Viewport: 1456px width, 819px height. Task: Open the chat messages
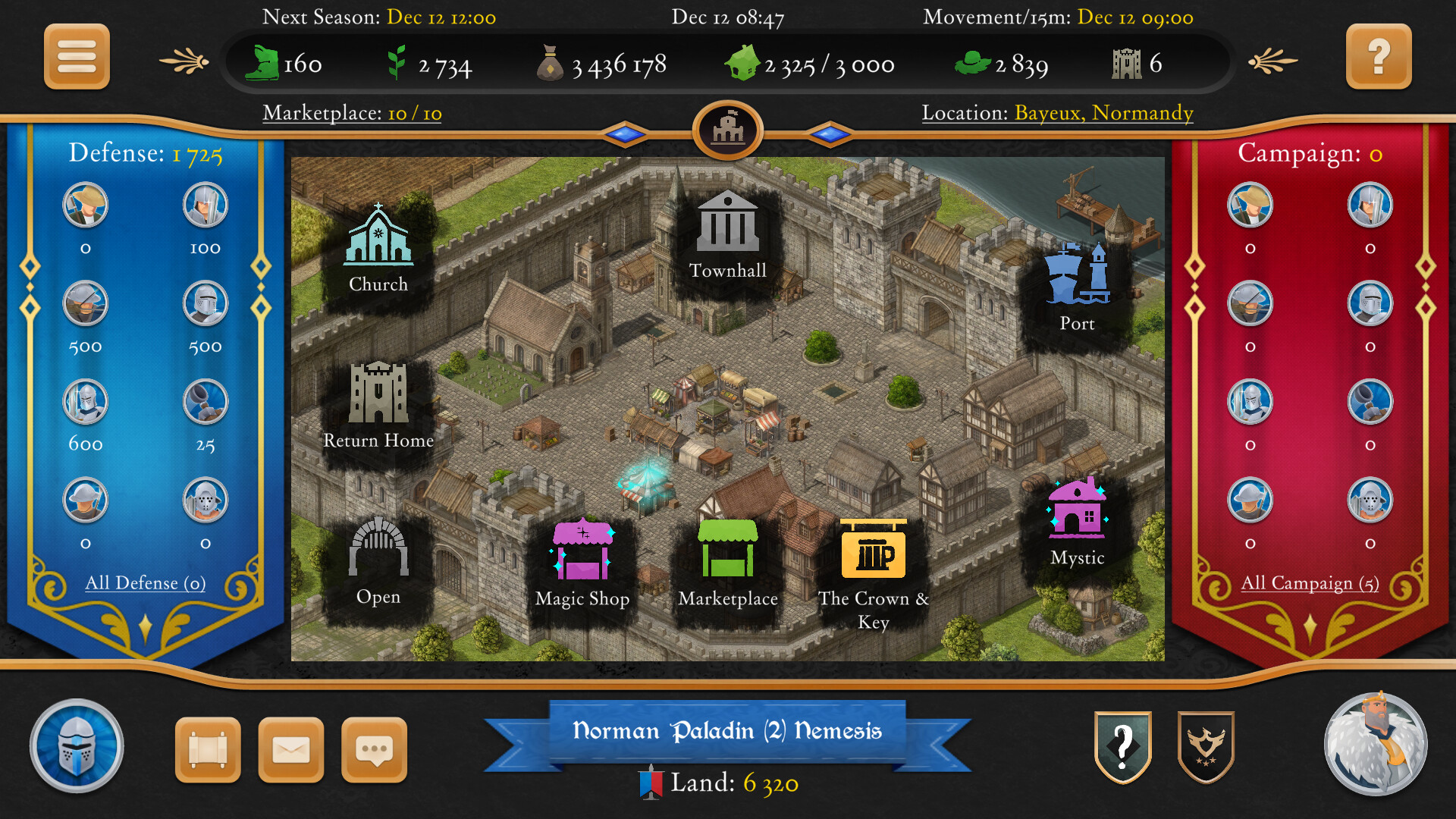tap(375, 749)
